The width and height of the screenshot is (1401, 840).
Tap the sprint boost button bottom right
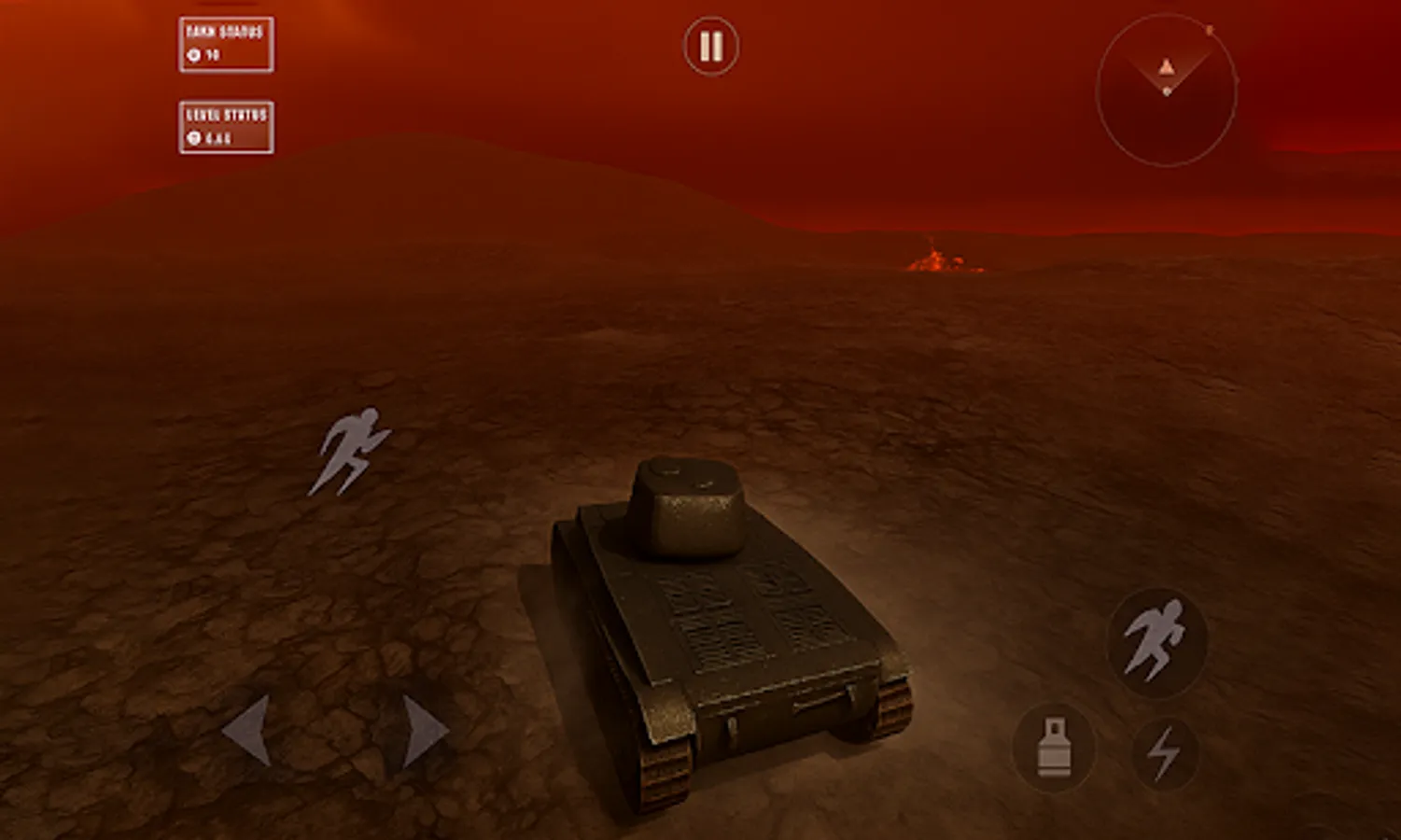pyautogui.click(x=1160, y=641)
